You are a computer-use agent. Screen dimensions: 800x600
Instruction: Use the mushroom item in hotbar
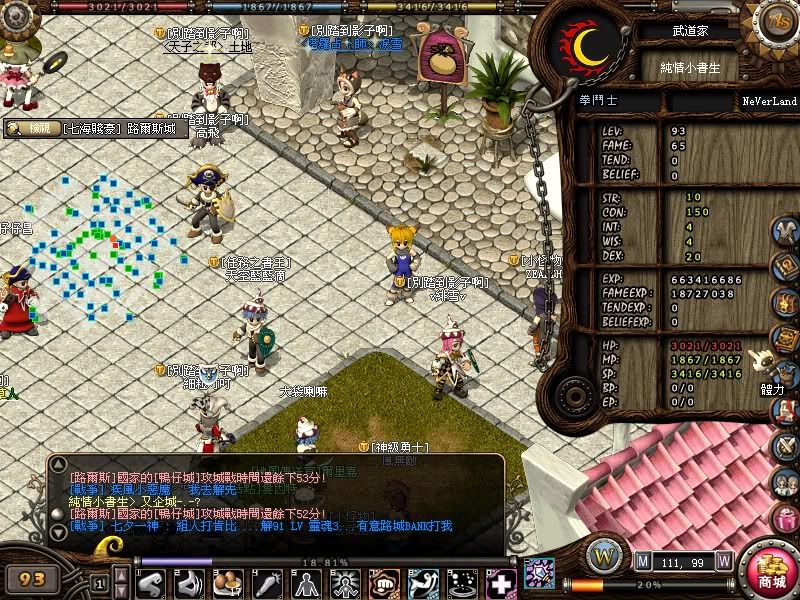tap(227, 583)
